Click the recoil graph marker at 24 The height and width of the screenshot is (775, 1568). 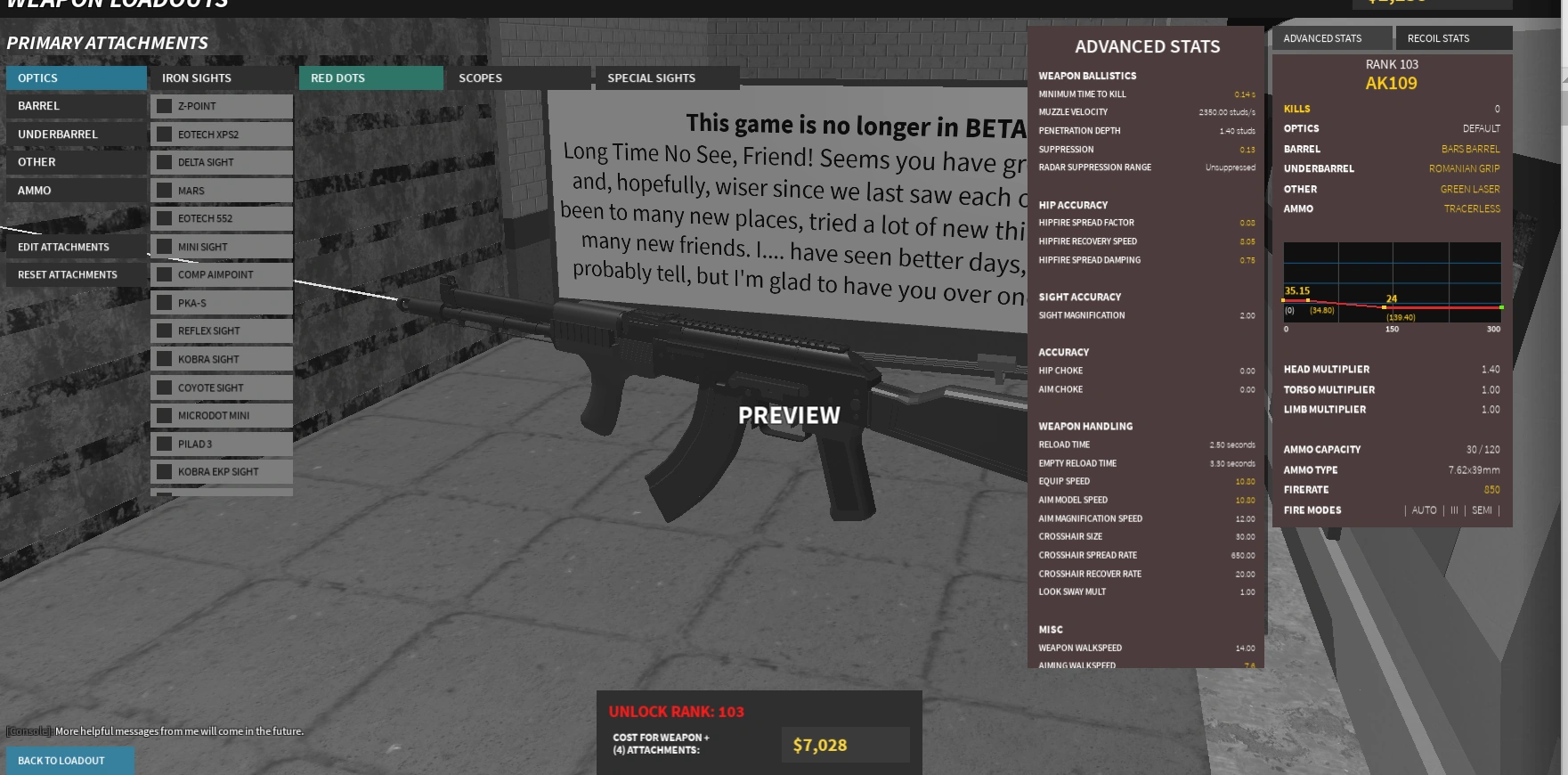coord(1383,307)
